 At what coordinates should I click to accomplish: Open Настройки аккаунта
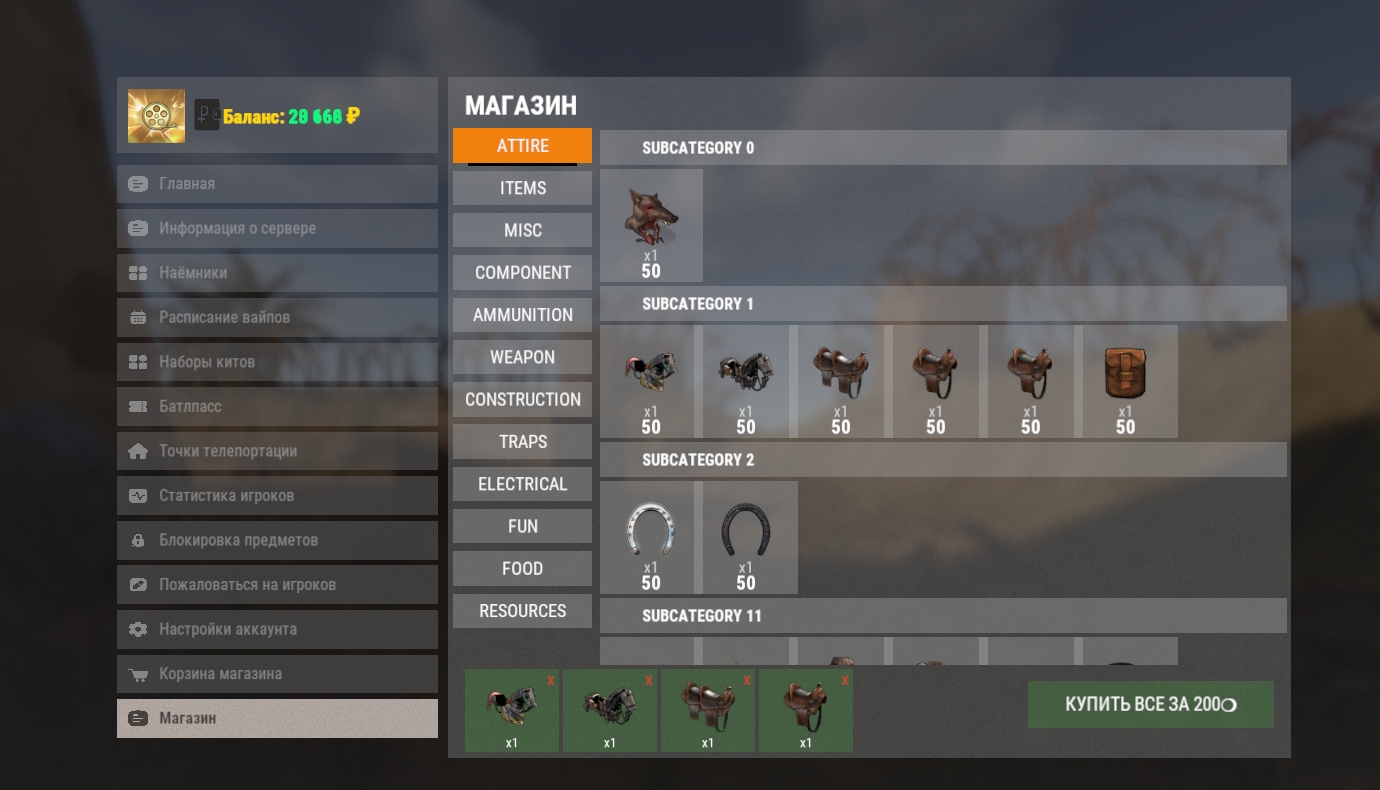[277, 629]
